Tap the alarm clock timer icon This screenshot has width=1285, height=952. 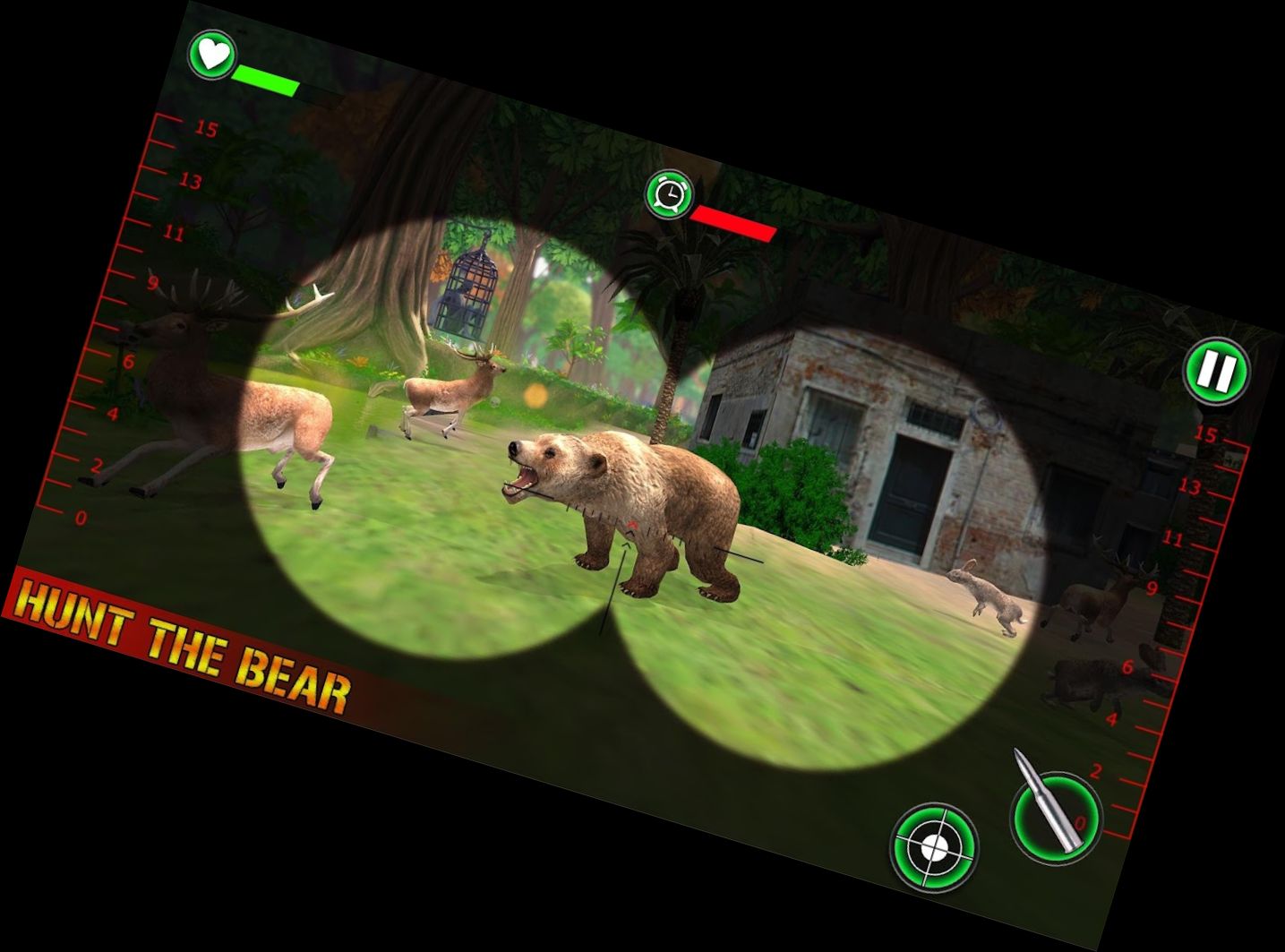669,193
